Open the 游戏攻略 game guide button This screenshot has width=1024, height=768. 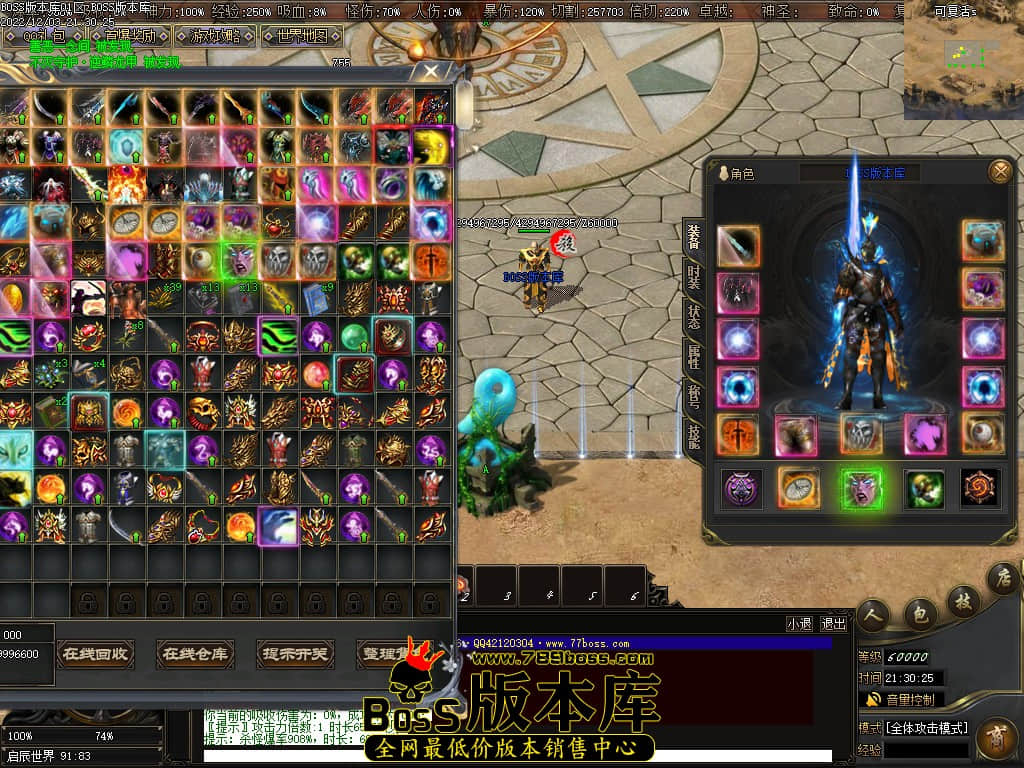click(214, 36)
